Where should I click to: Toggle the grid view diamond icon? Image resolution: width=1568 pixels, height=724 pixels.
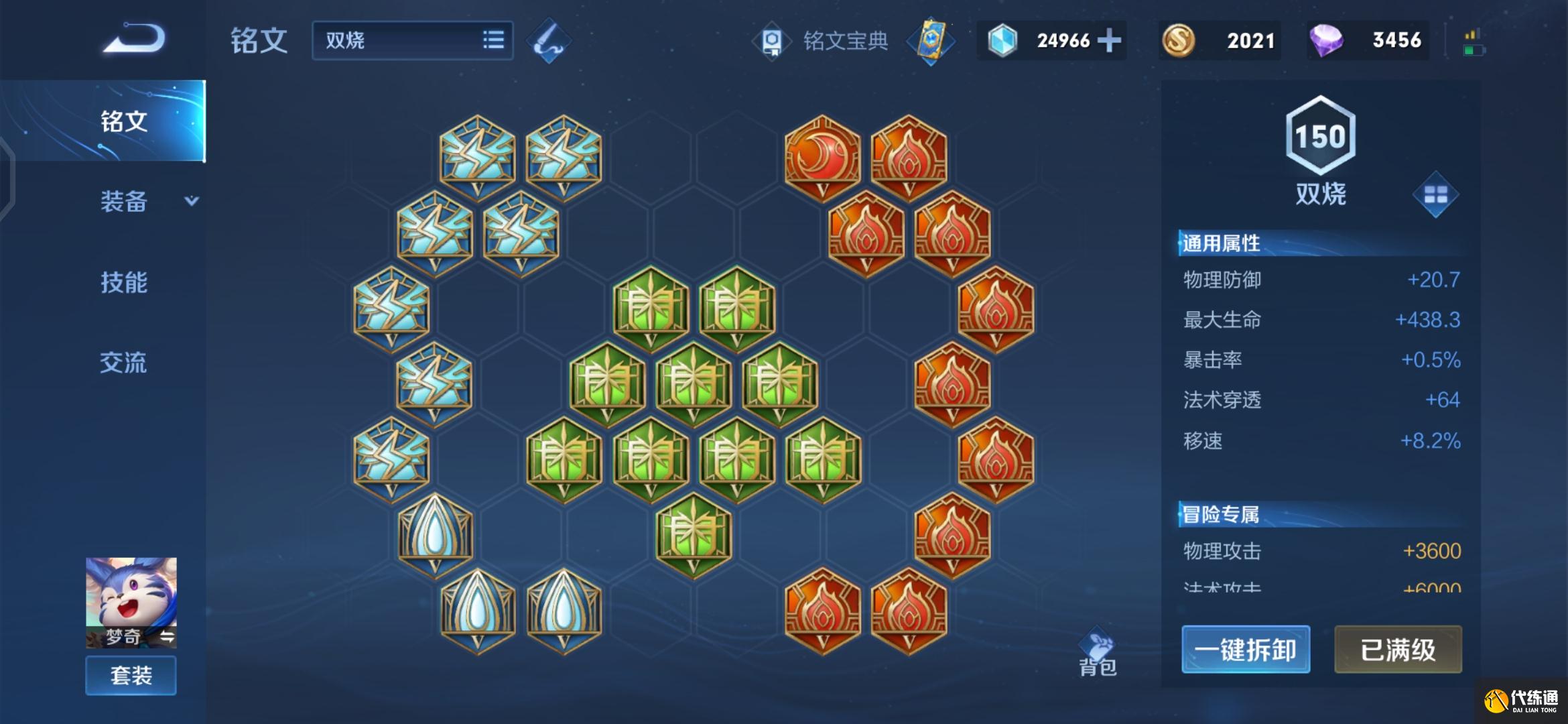tap(1435, 195)
